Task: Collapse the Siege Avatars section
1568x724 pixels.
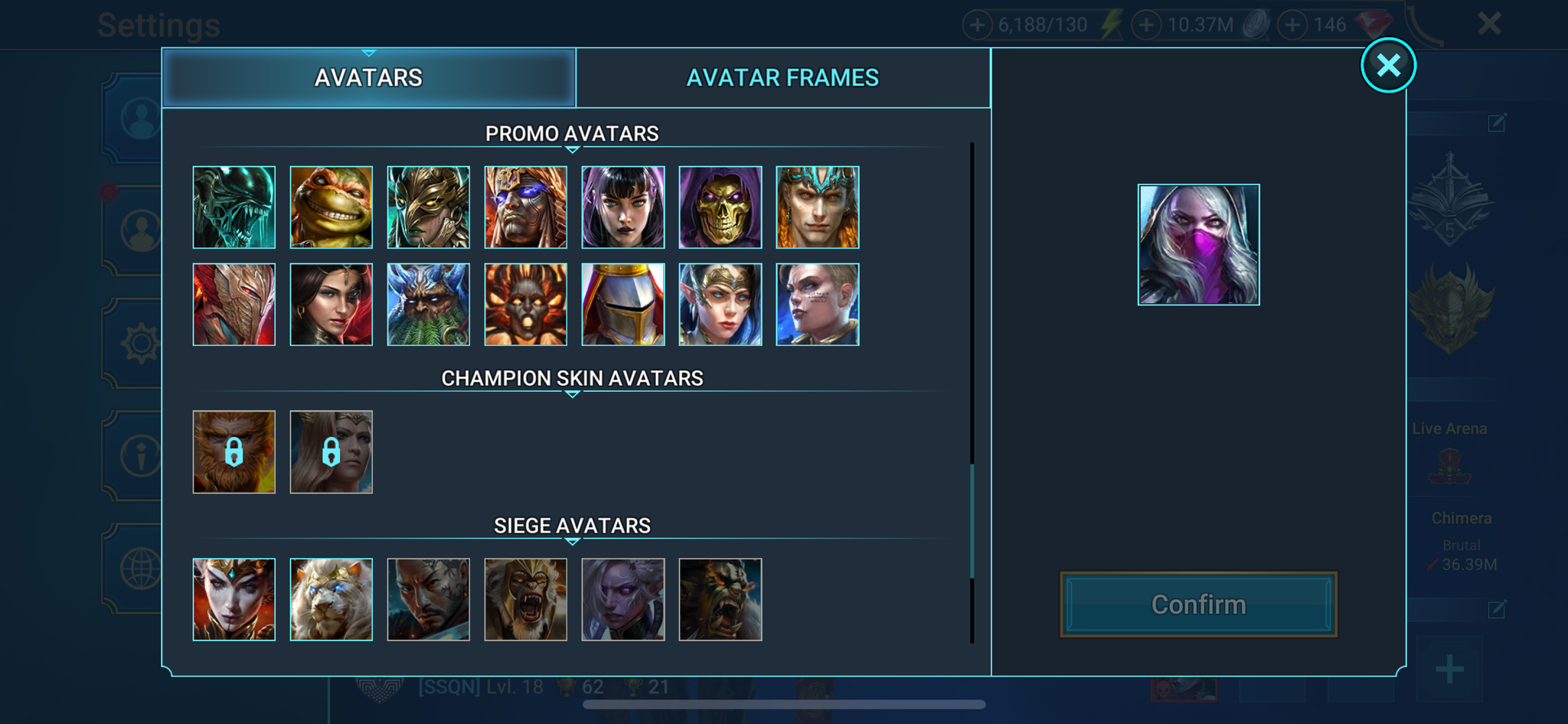Action: 572,541
